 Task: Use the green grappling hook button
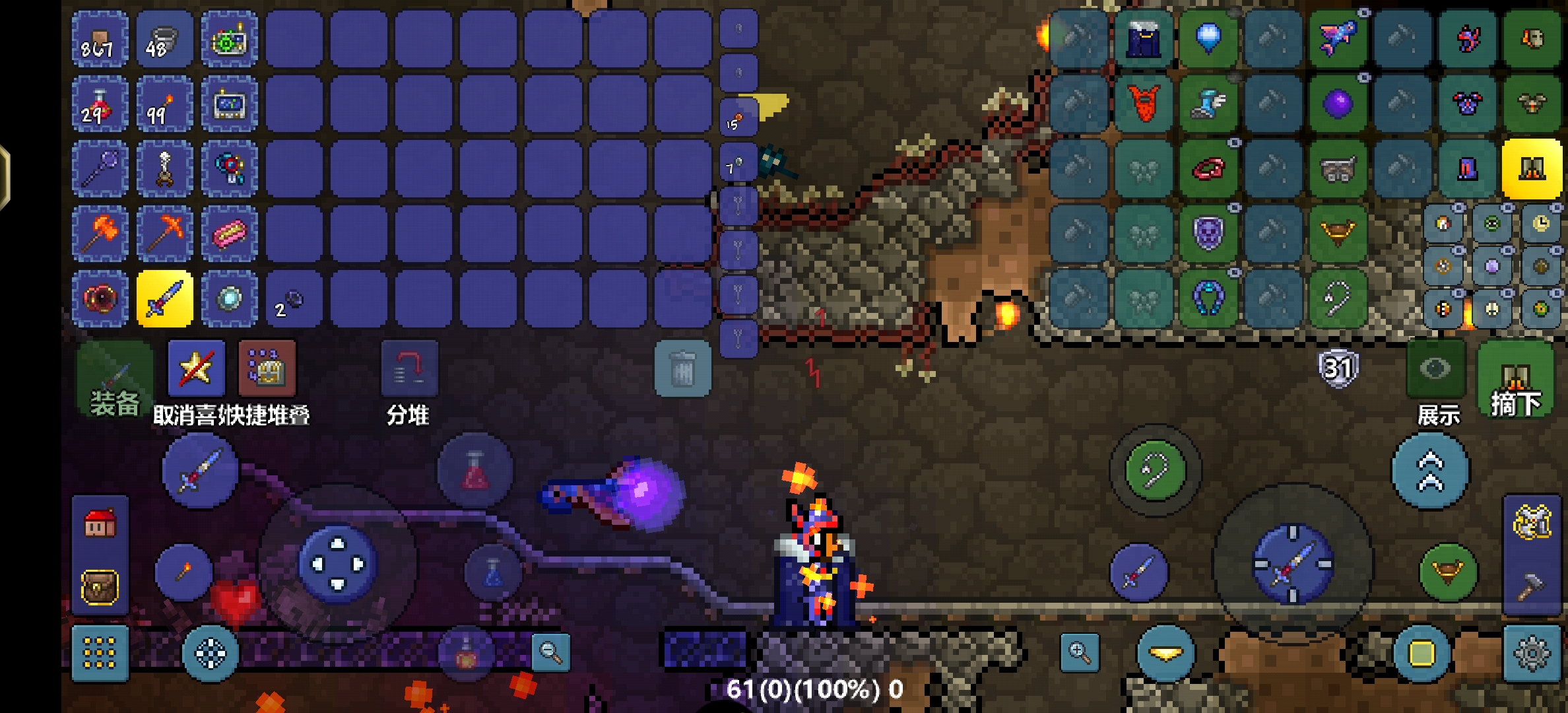(x=1155, y=471)
